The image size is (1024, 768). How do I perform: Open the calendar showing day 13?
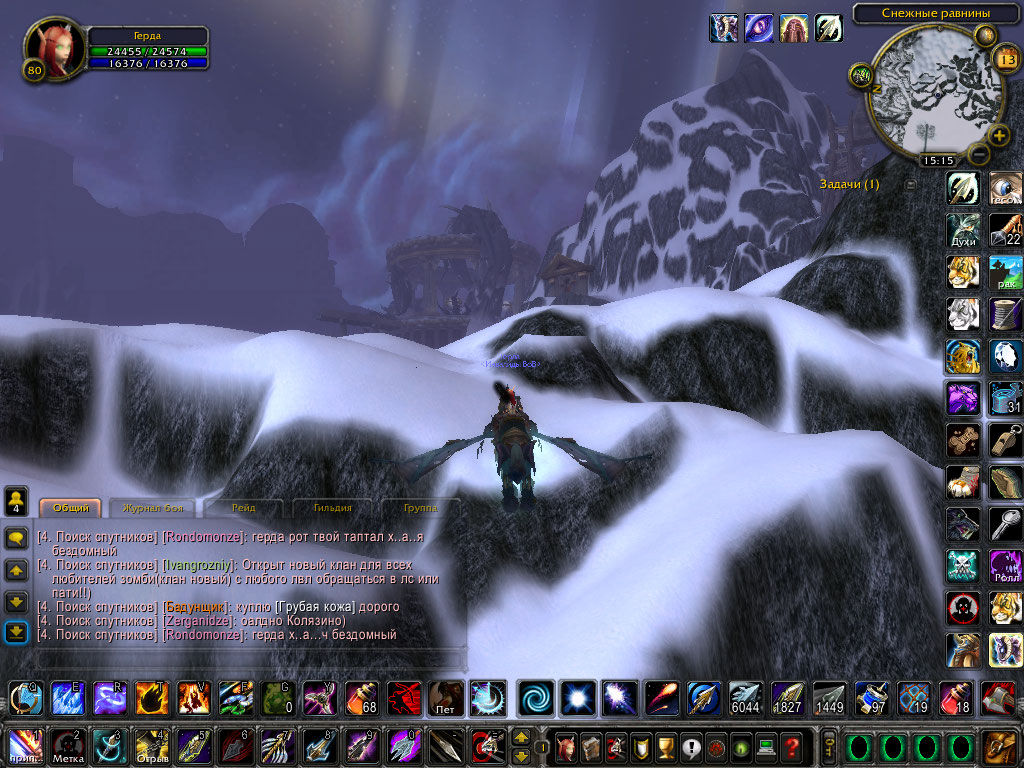click(1005, 59)
